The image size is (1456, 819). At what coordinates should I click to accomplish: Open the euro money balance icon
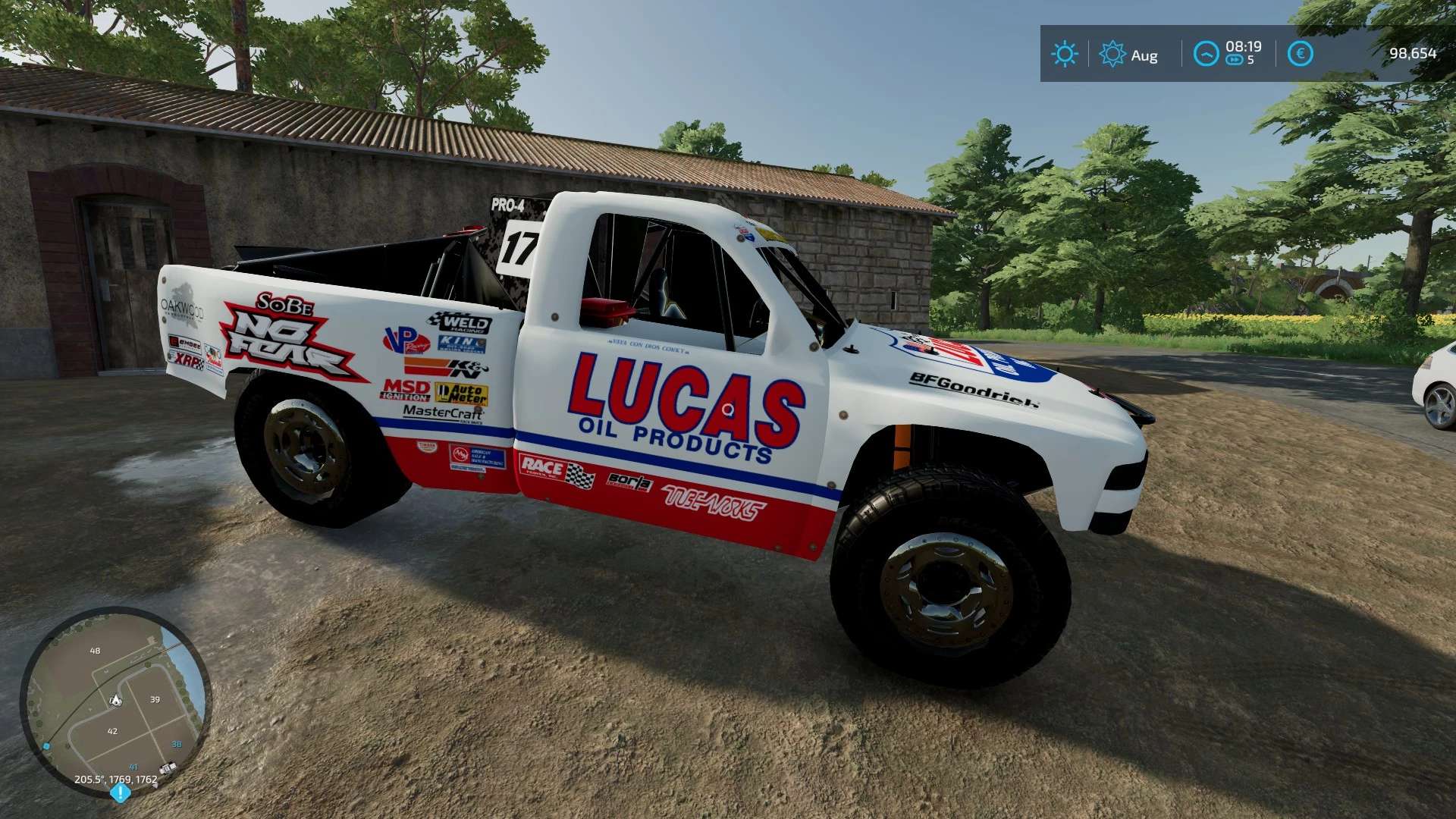[1300, 54]
